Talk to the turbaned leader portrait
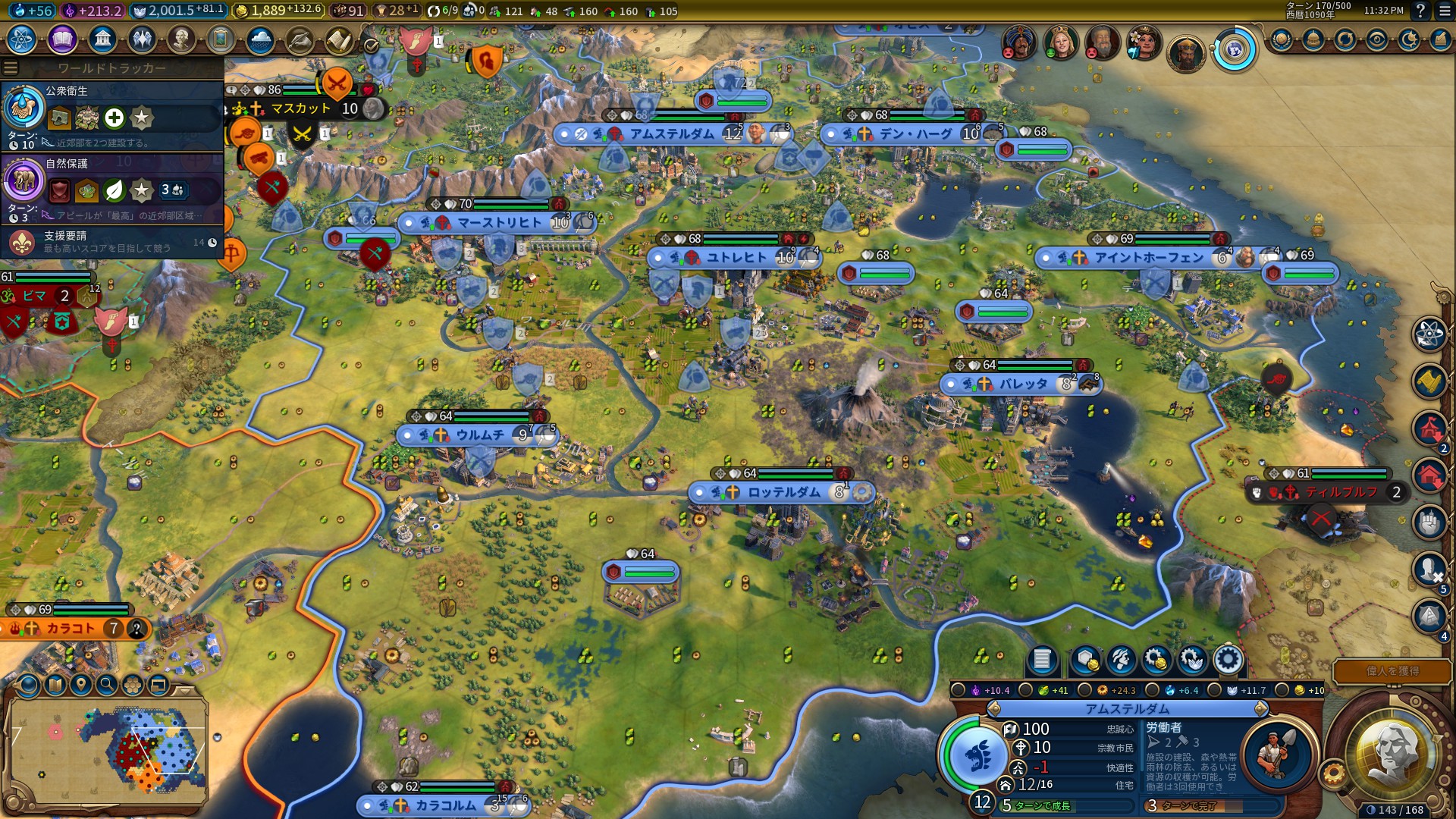The height and width of the screenshot is (819, 1456). [x=1020, y=42]
